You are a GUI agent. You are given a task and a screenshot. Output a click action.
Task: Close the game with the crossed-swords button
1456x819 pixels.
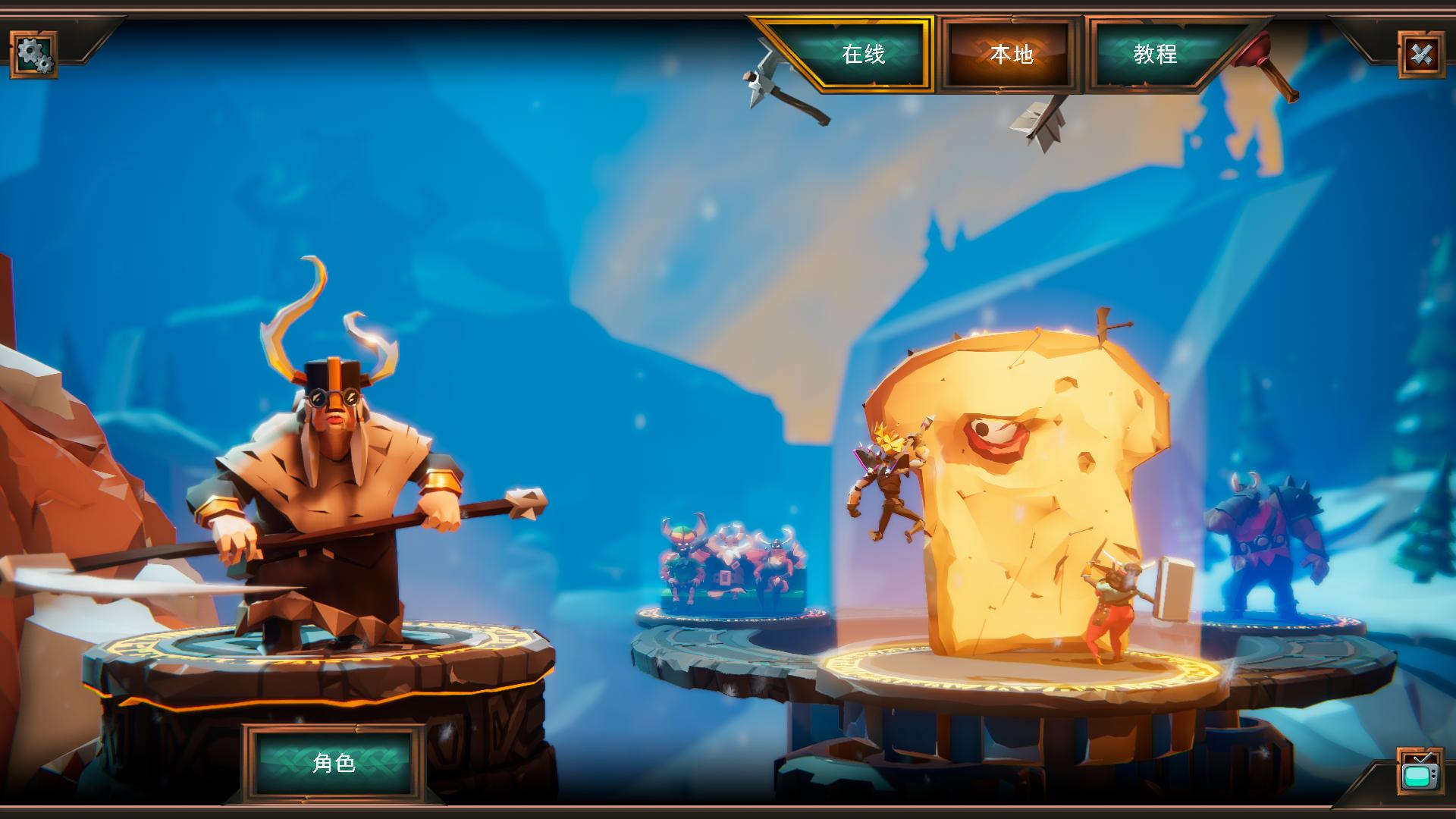pos(1421,54)
